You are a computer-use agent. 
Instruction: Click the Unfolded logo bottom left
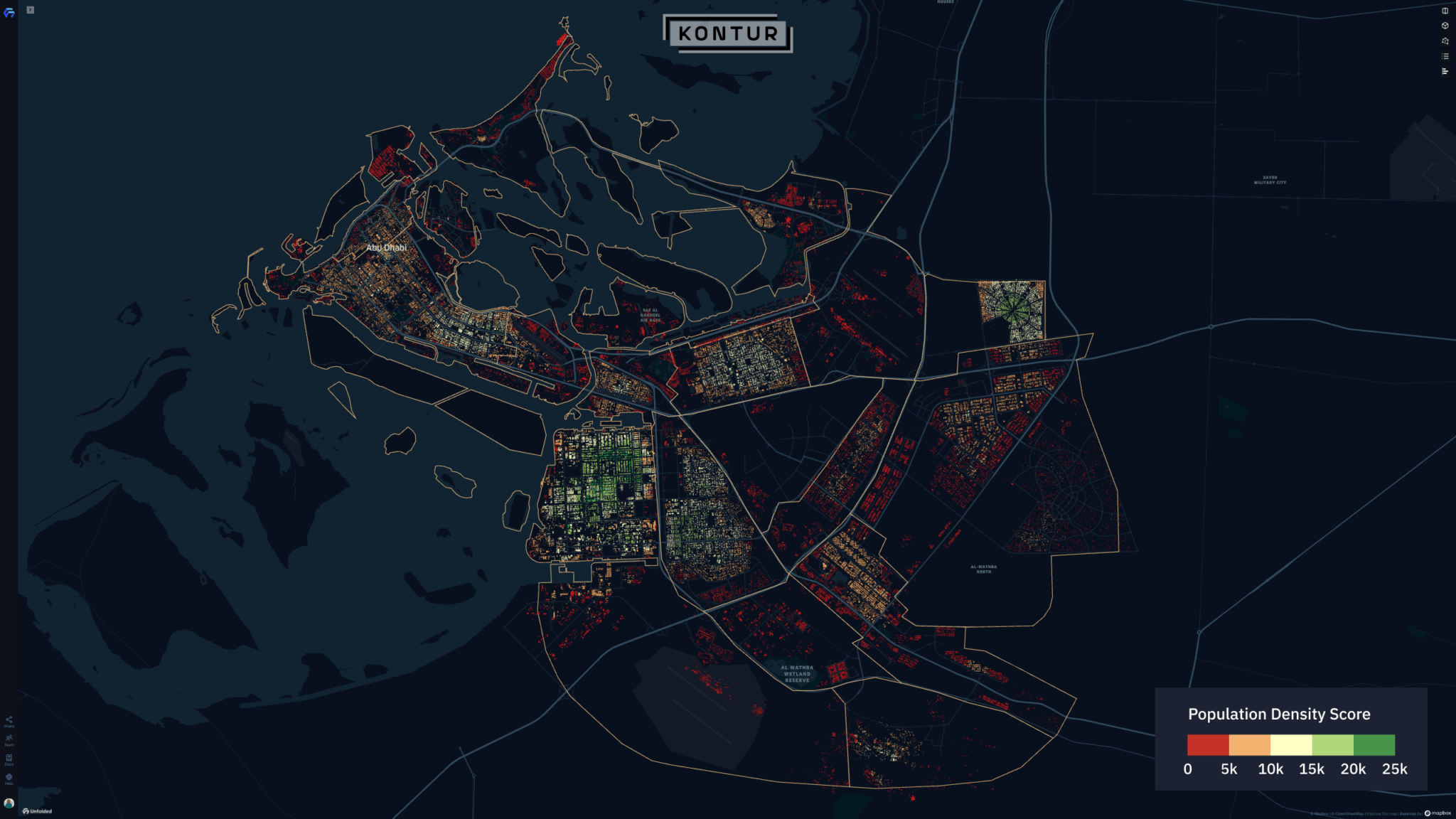point(36,810)
